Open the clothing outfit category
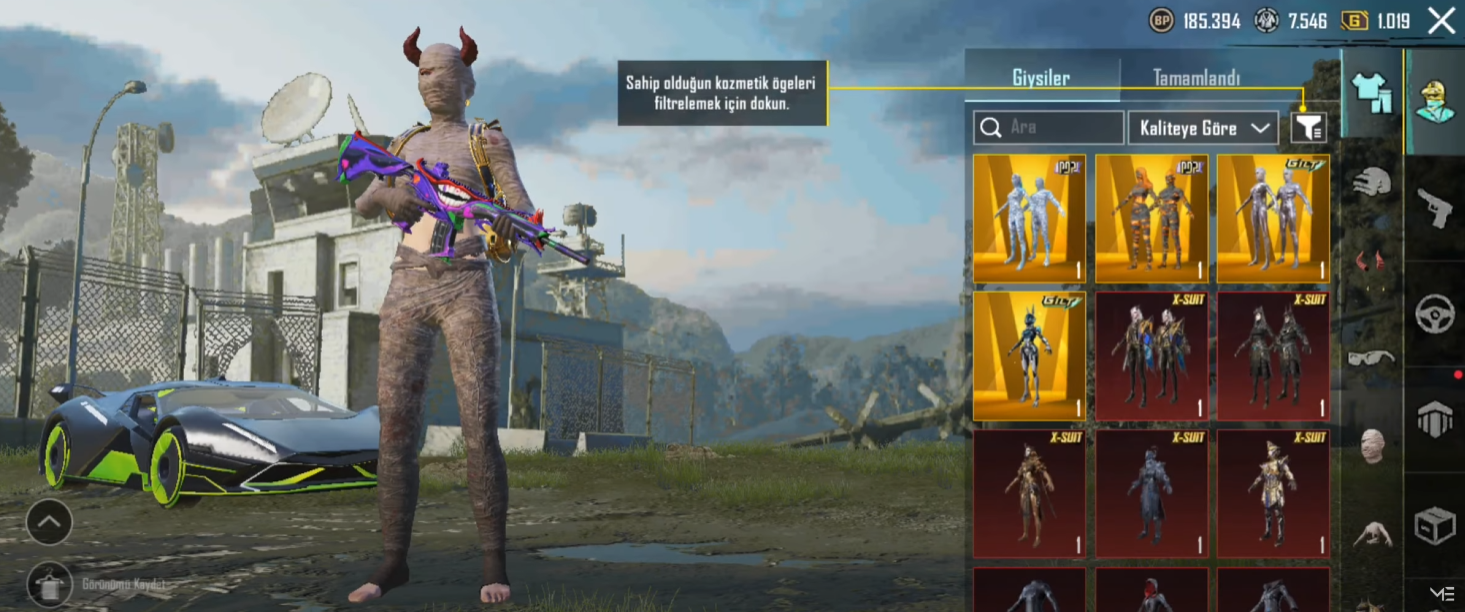The height and width of the screenshot is (612, 1465). (1371, 92)
